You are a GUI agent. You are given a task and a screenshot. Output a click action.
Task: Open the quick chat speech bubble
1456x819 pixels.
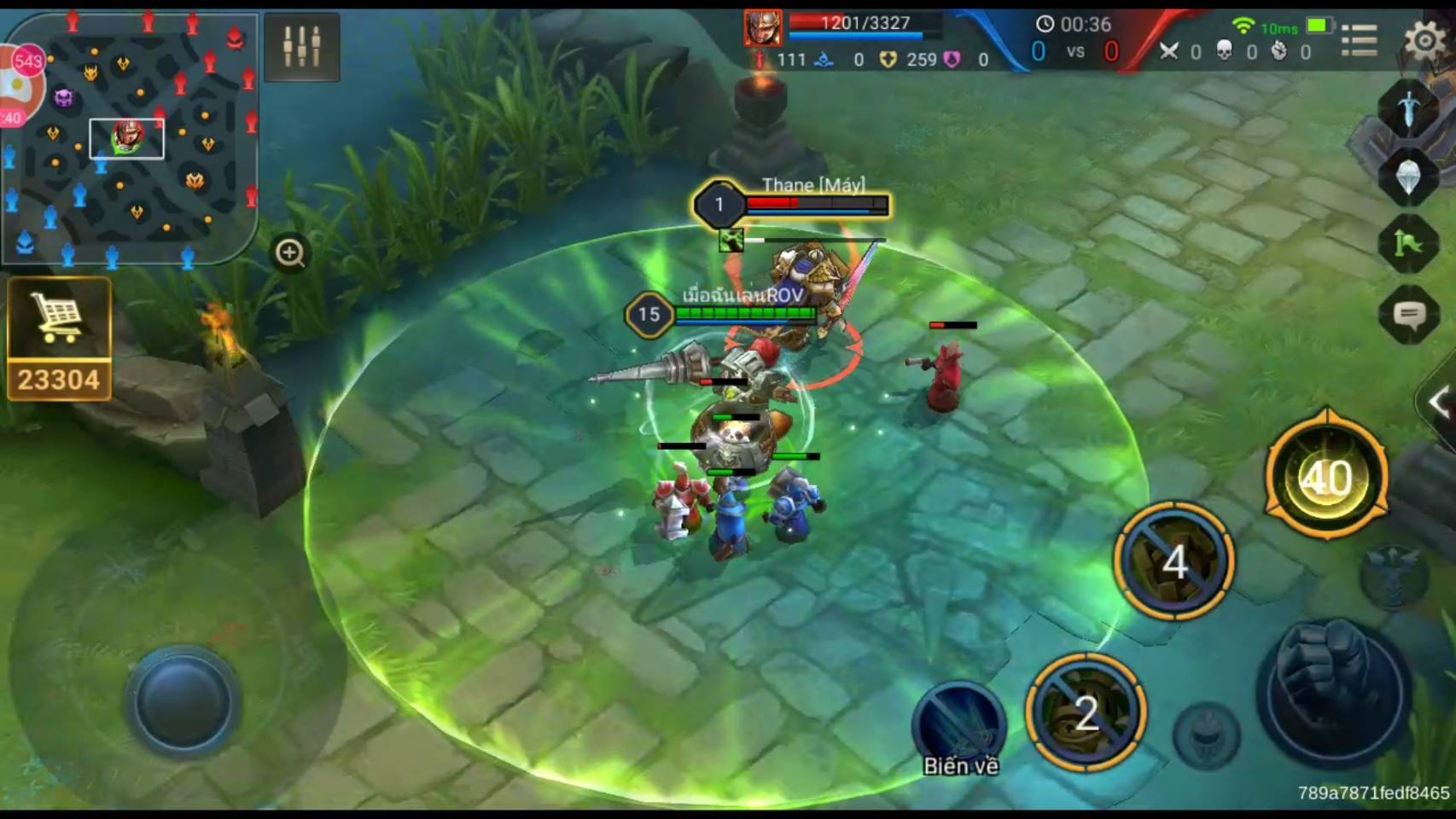coord(1408,316)
